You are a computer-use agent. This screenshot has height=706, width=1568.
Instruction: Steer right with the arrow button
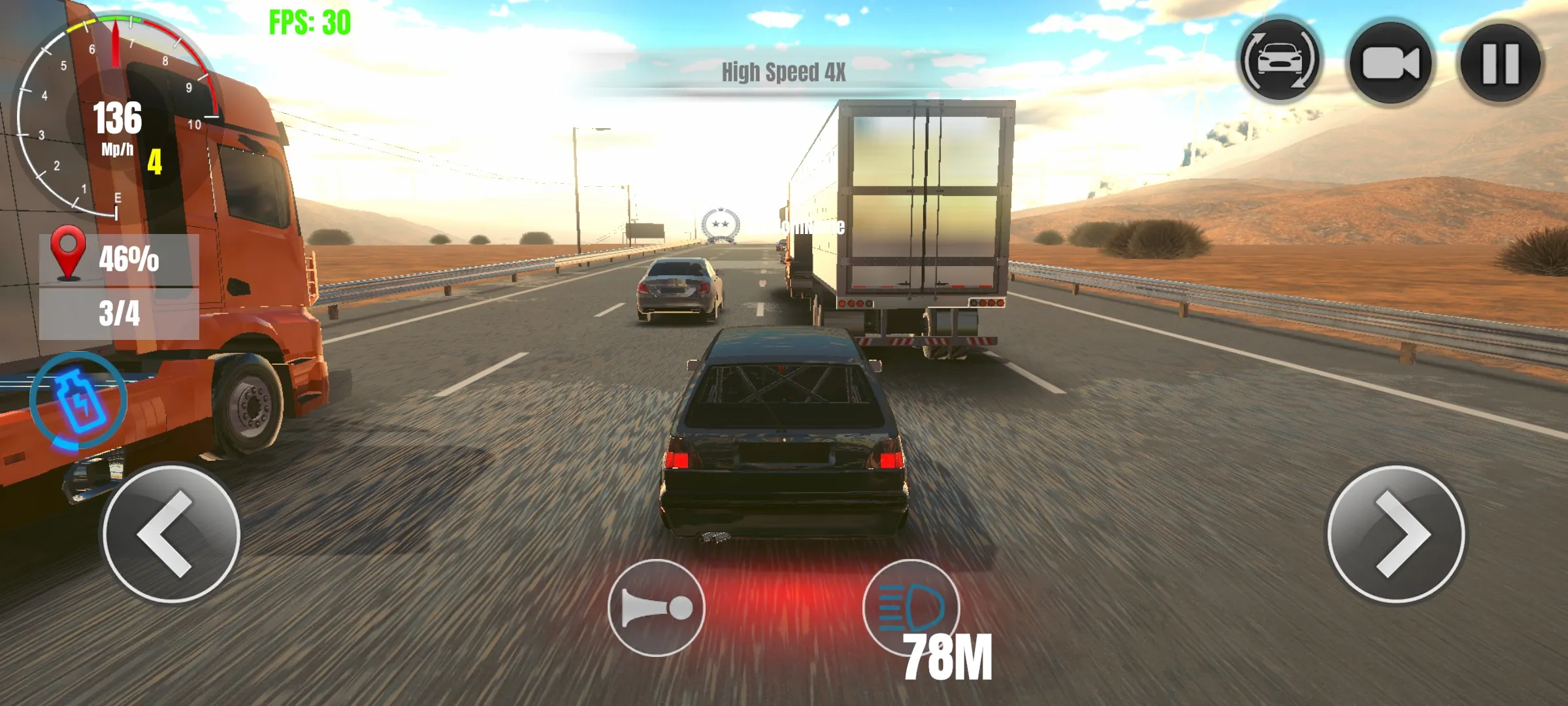[1396, 533]
